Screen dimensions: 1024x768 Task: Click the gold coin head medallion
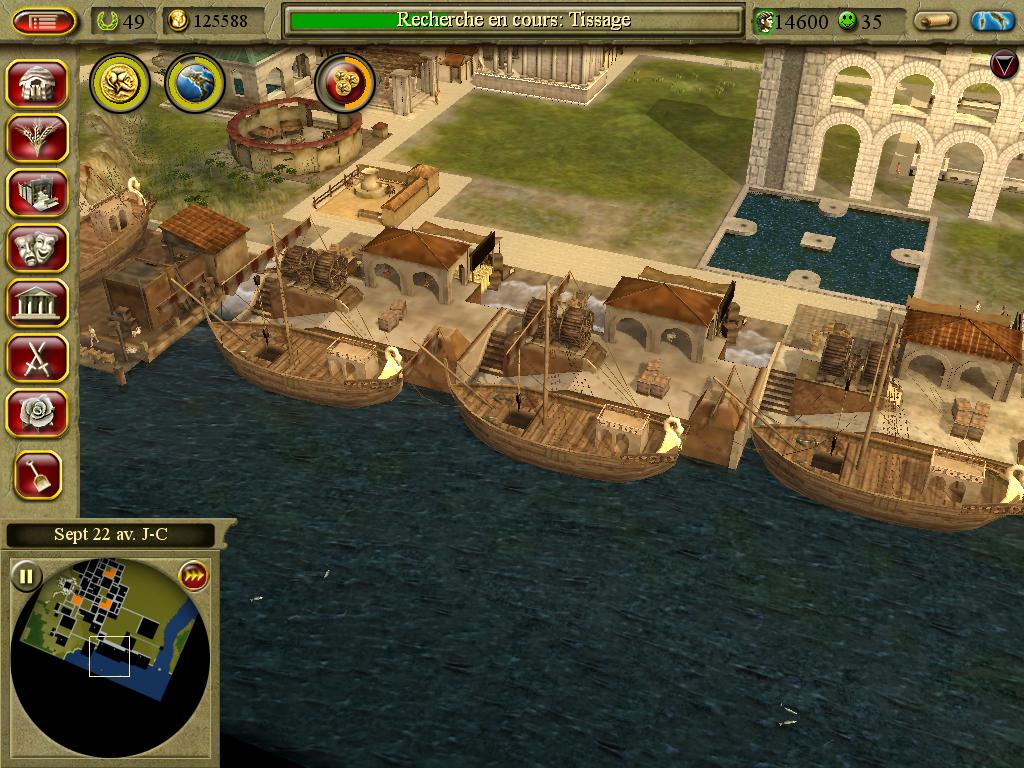(120, 83)
